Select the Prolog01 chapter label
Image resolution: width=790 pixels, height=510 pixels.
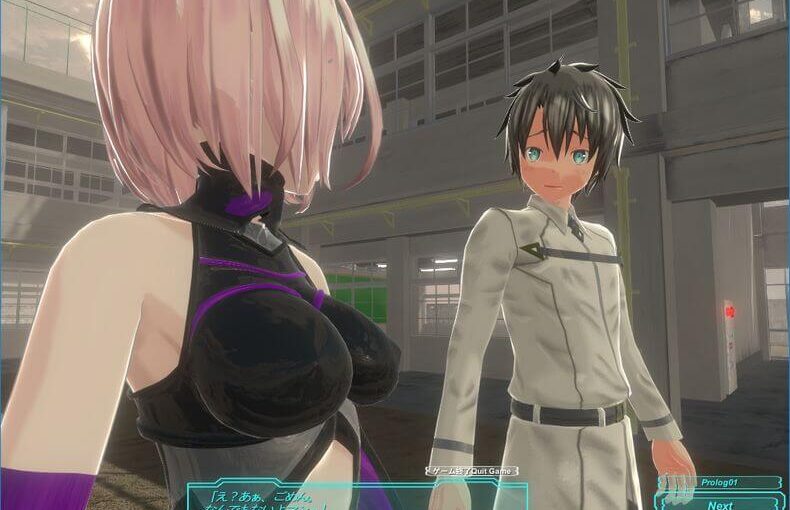pos(720,483)
